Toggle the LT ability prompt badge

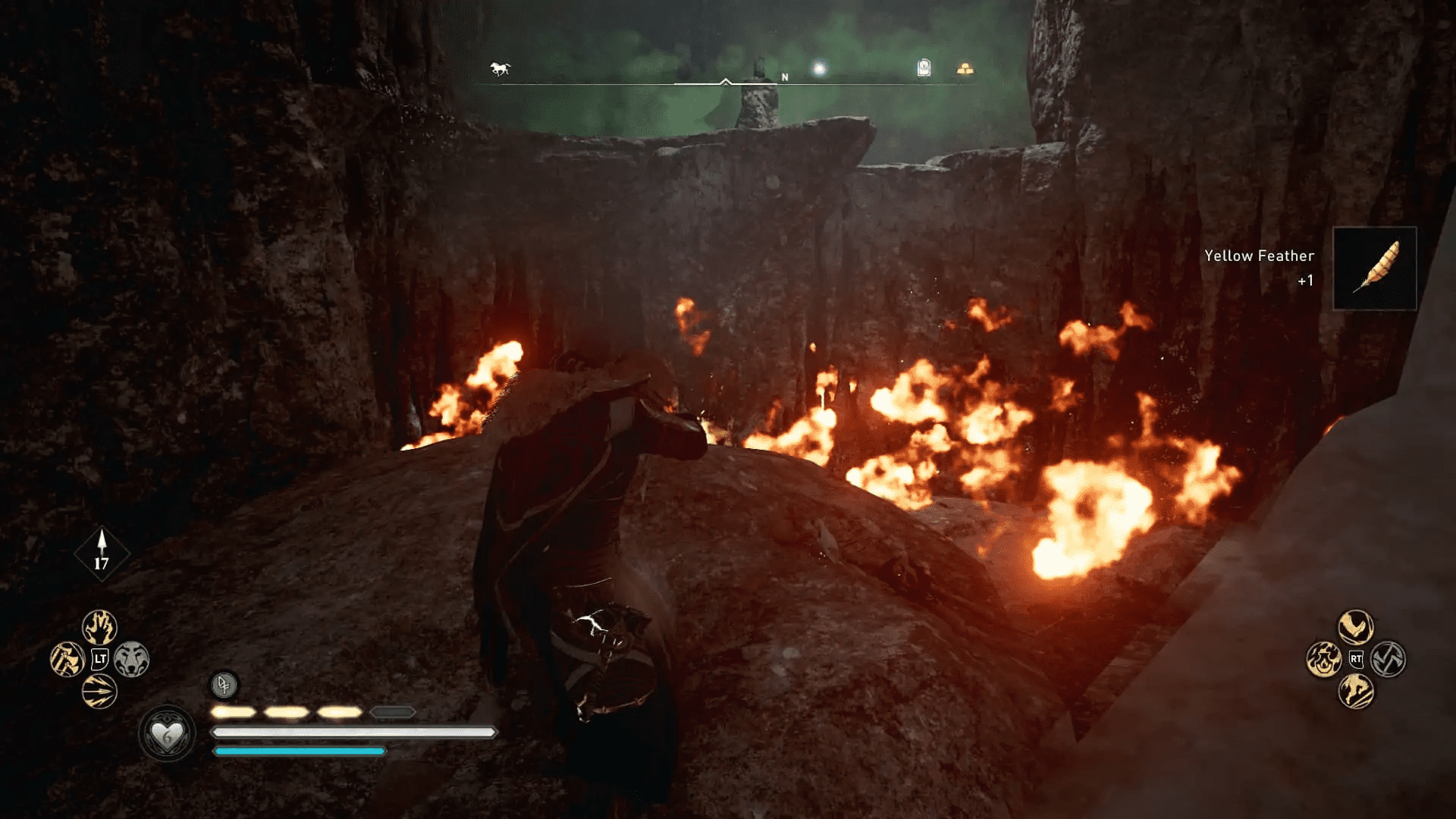point(100,657)
